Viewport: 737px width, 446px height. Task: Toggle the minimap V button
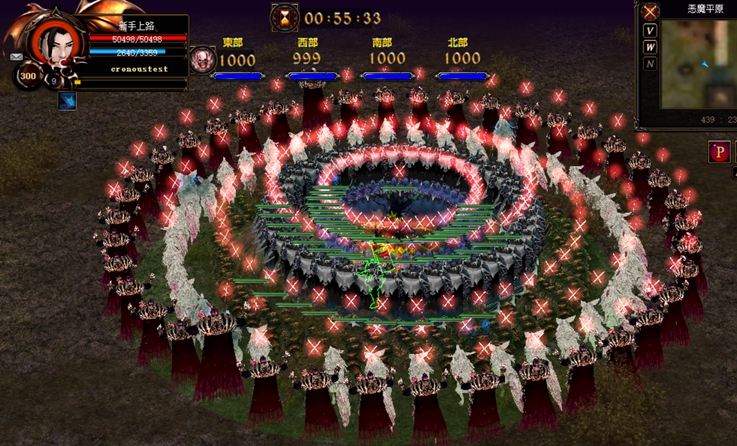point(650,31)
